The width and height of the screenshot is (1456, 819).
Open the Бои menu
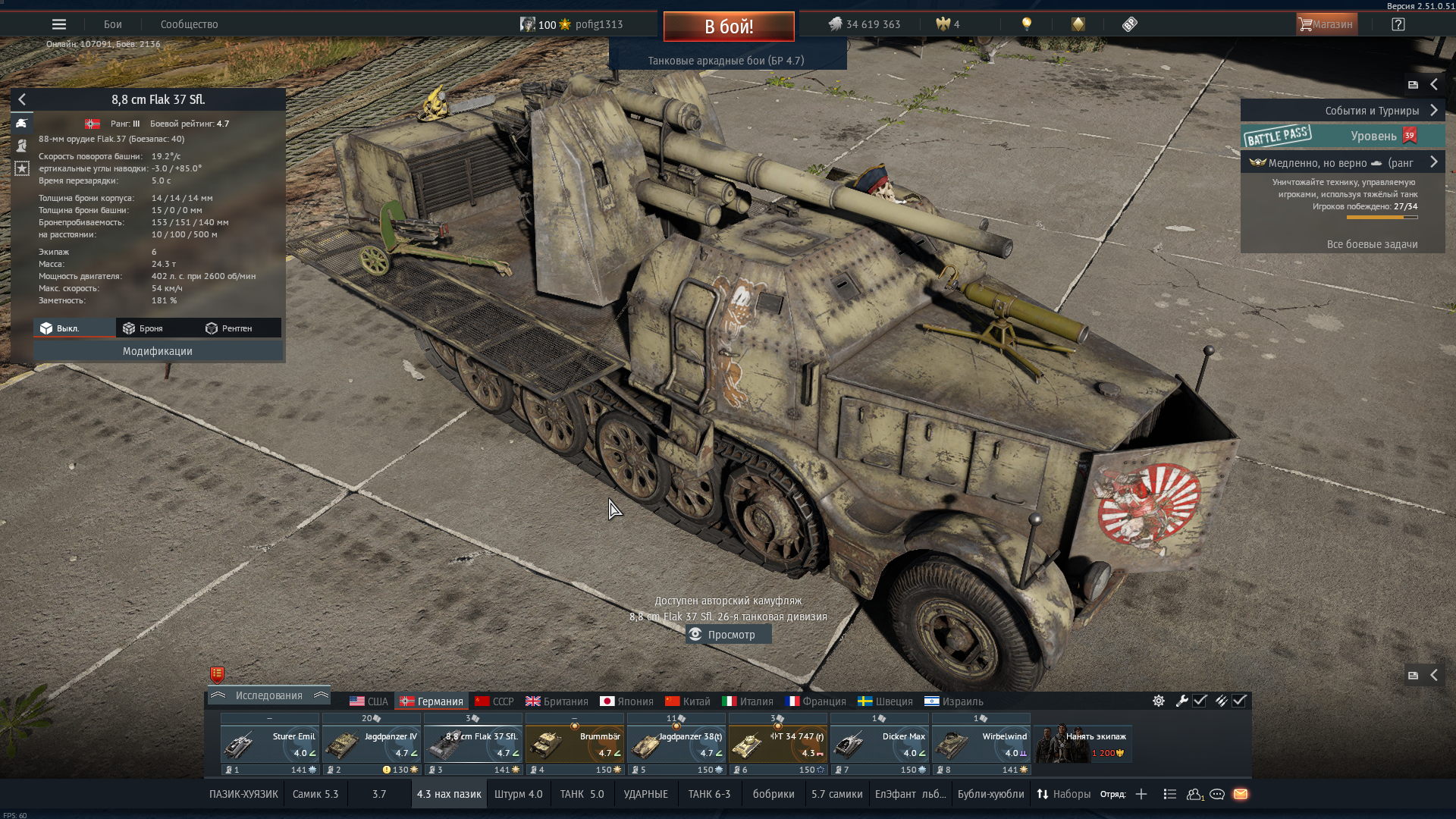[x=113, y=24]
